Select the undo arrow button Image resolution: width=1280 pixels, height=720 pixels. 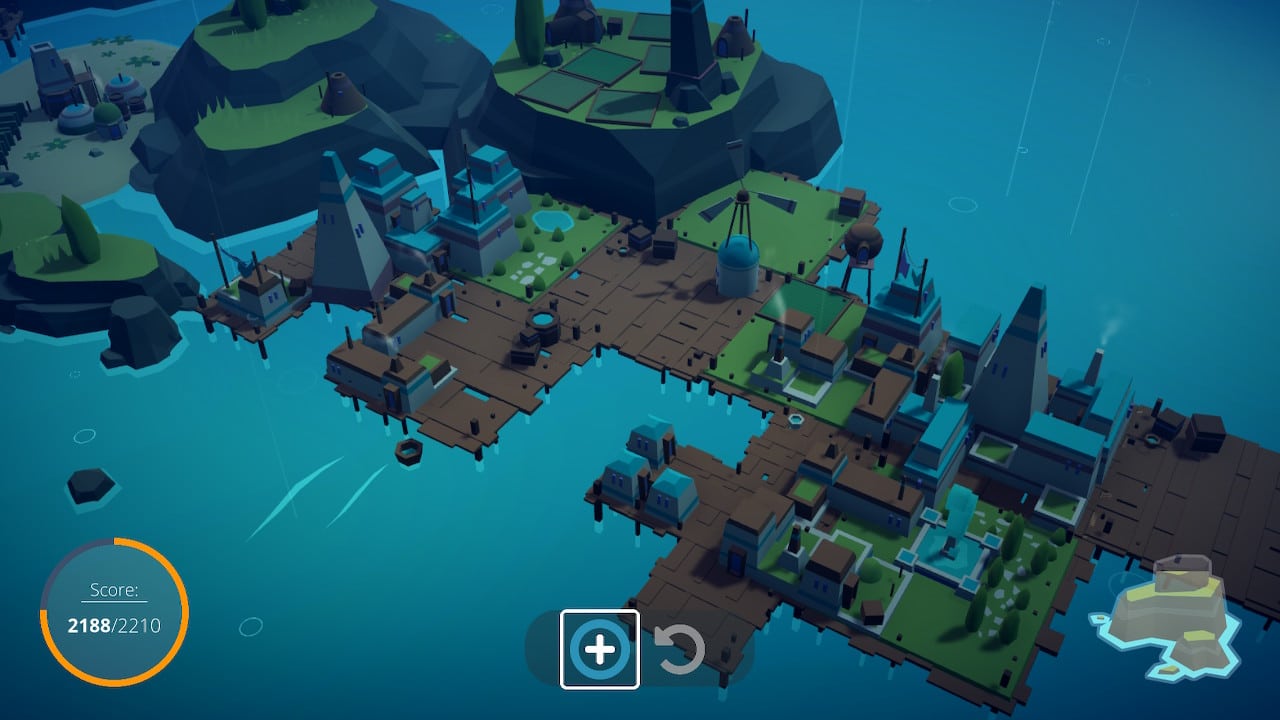click(680, 650)
